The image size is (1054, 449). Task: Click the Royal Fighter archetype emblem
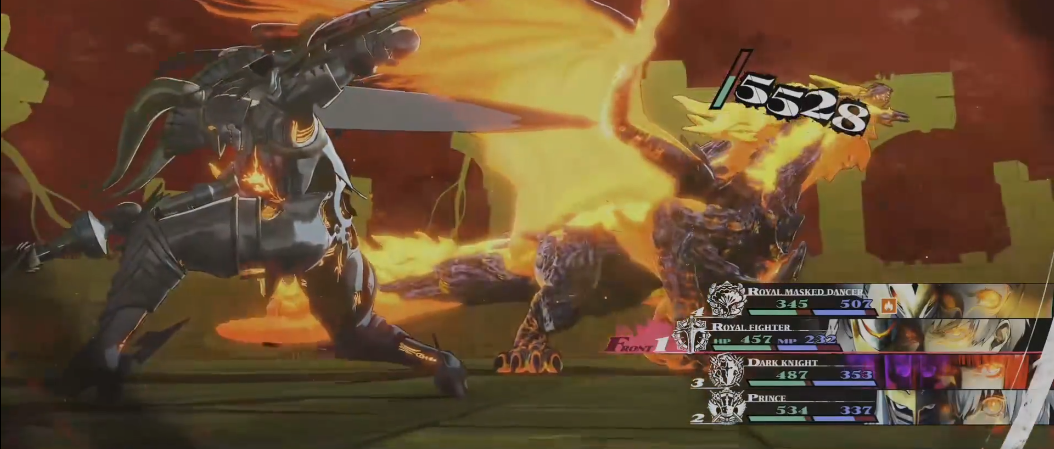[692, 336]
